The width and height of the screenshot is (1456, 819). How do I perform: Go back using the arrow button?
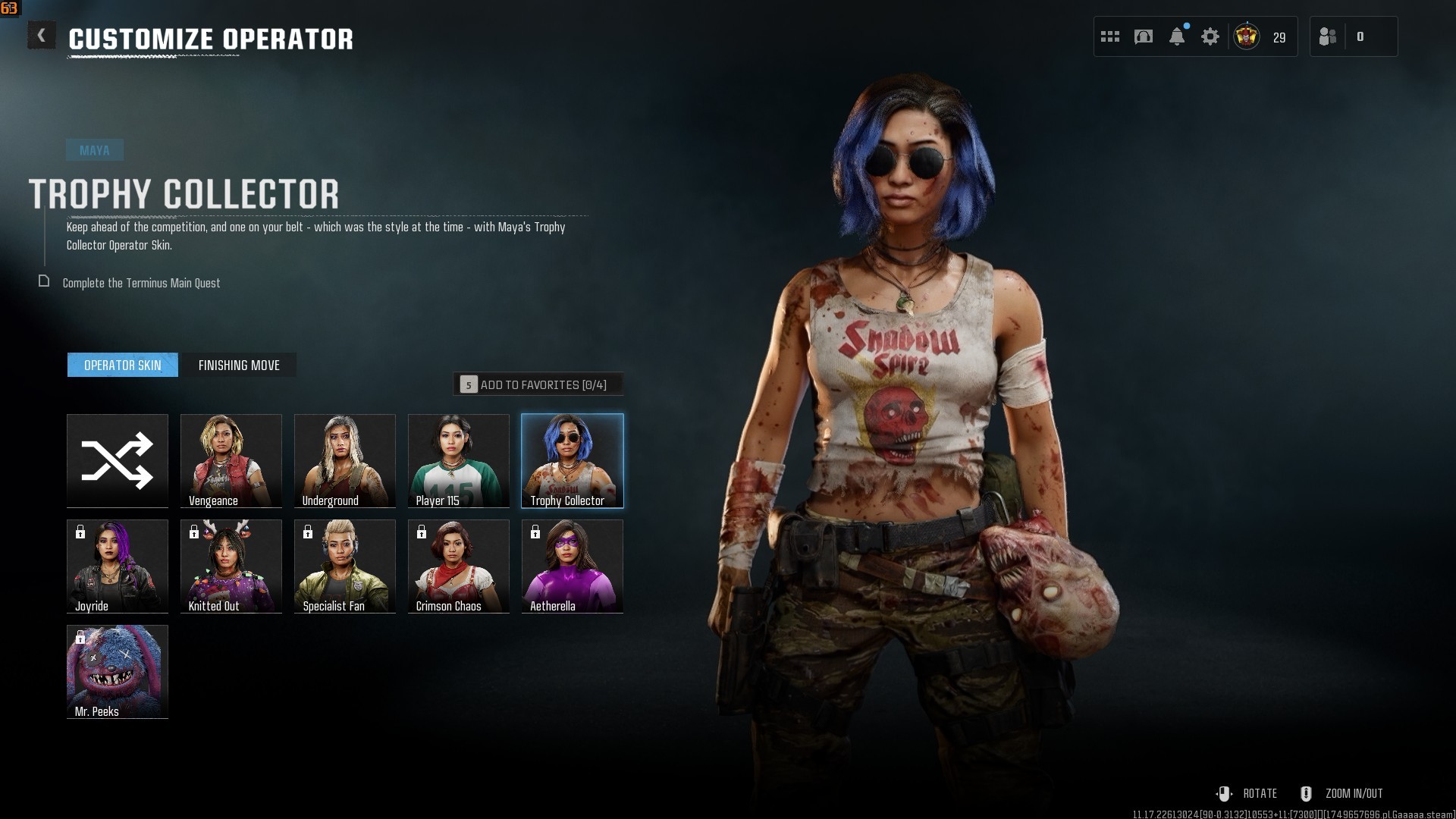(42, 36)
